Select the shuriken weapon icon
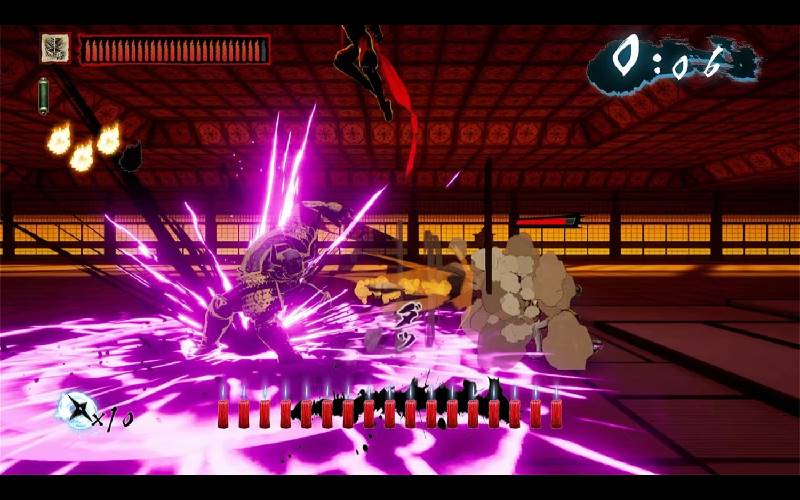The height and width of the screenshot is (500, 800). pyautogui.click(x=76, y=410)
